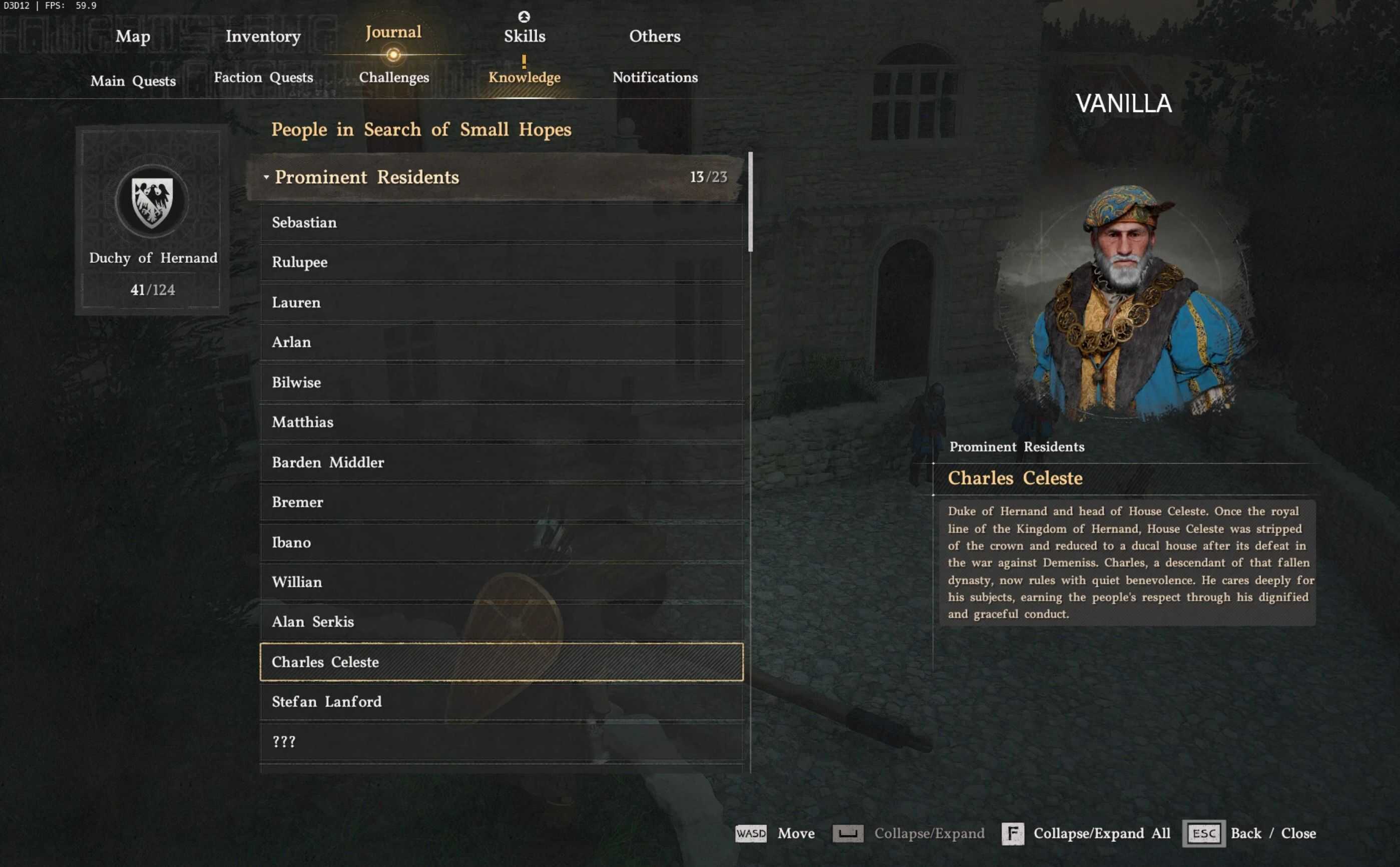This screenshot has height=867, width=1400.
Task: Switch to Faction Quests
Action: [x=263, y=78]
